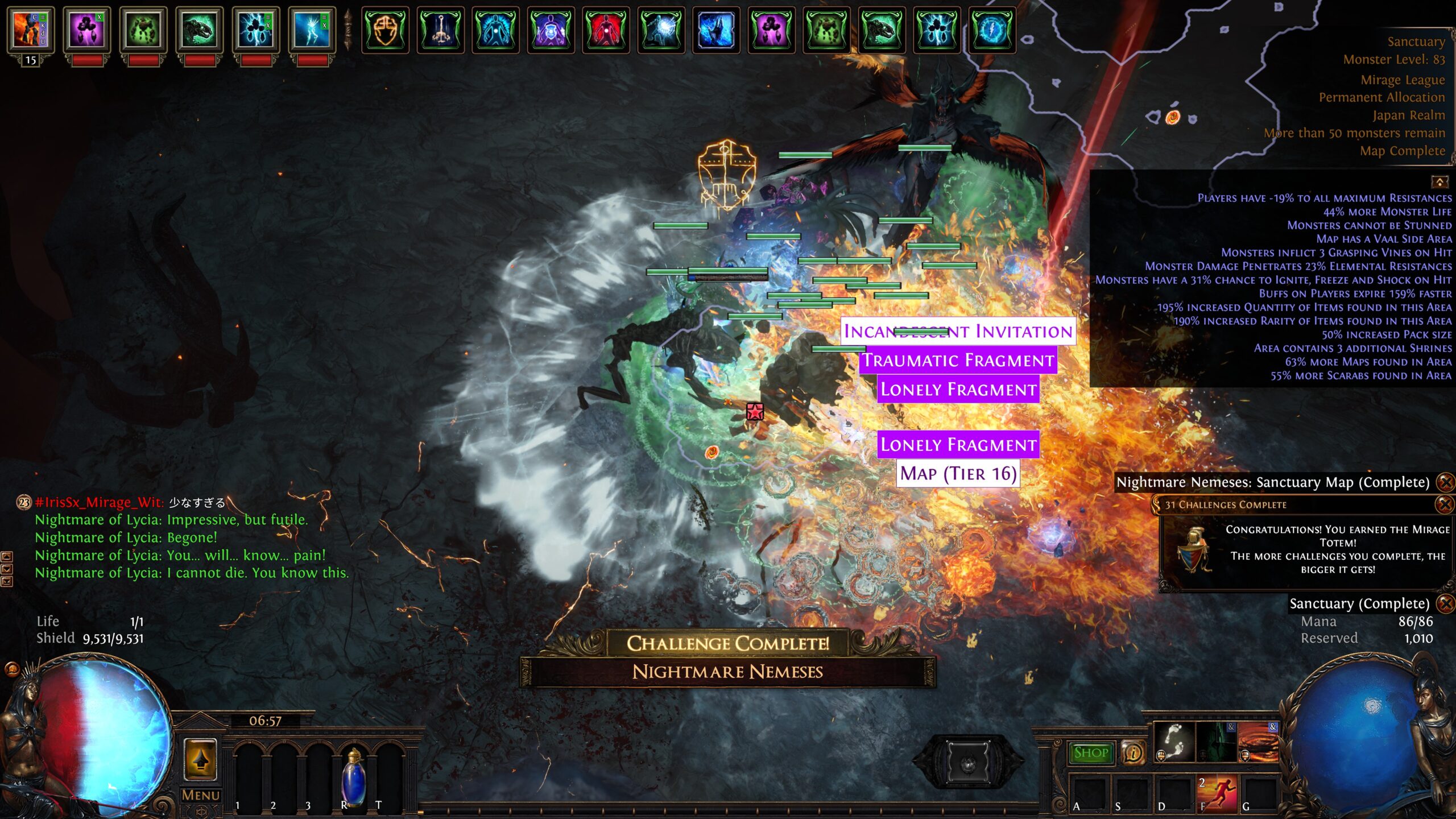The width and height of the screenshot is (1456, 819).
Task: Collapse the map modifiers list
Action: pyautogui.click(x=1439, y=182)
